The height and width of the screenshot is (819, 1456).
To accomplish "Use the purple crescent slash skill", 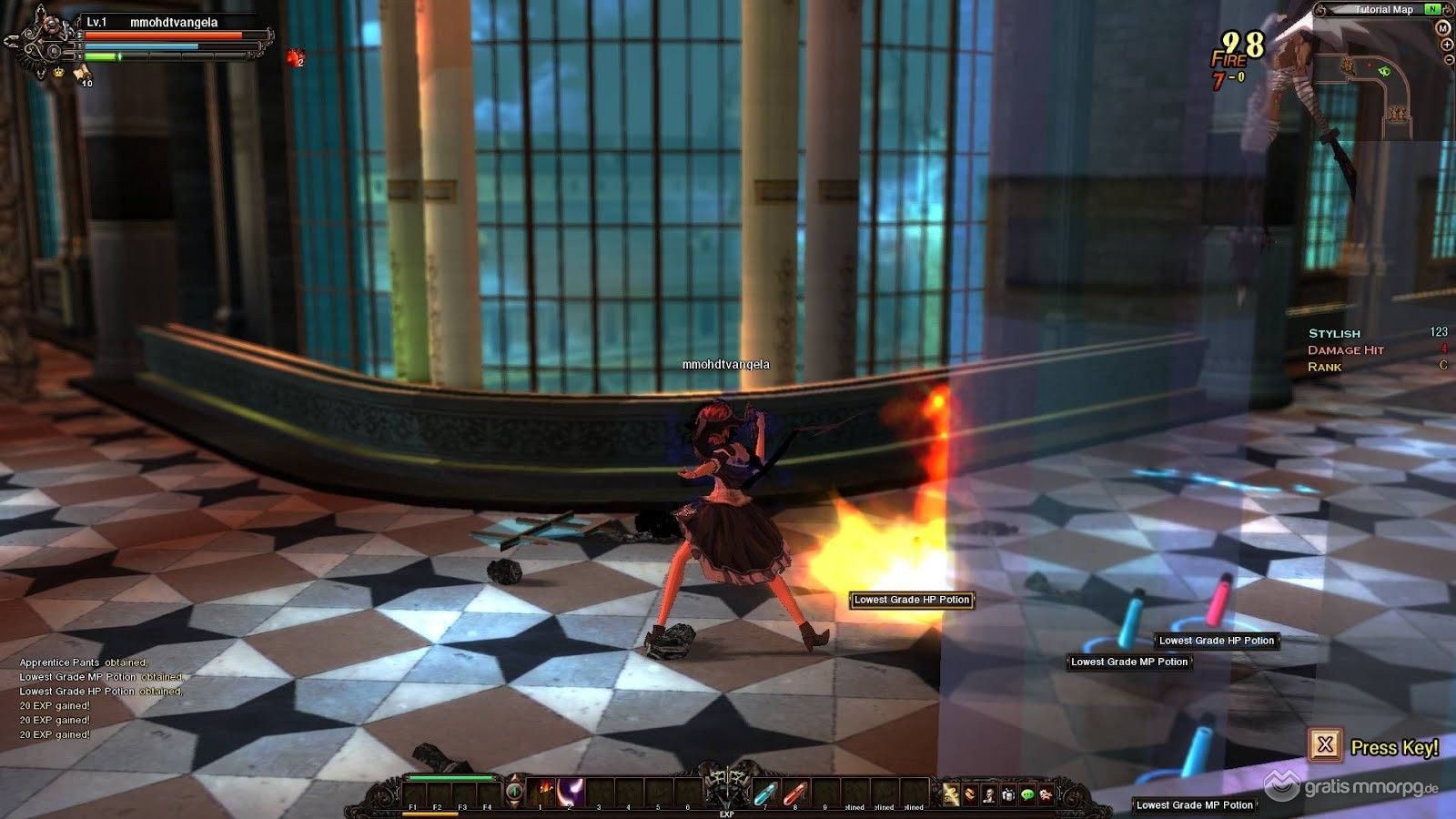I will [571, 792].
